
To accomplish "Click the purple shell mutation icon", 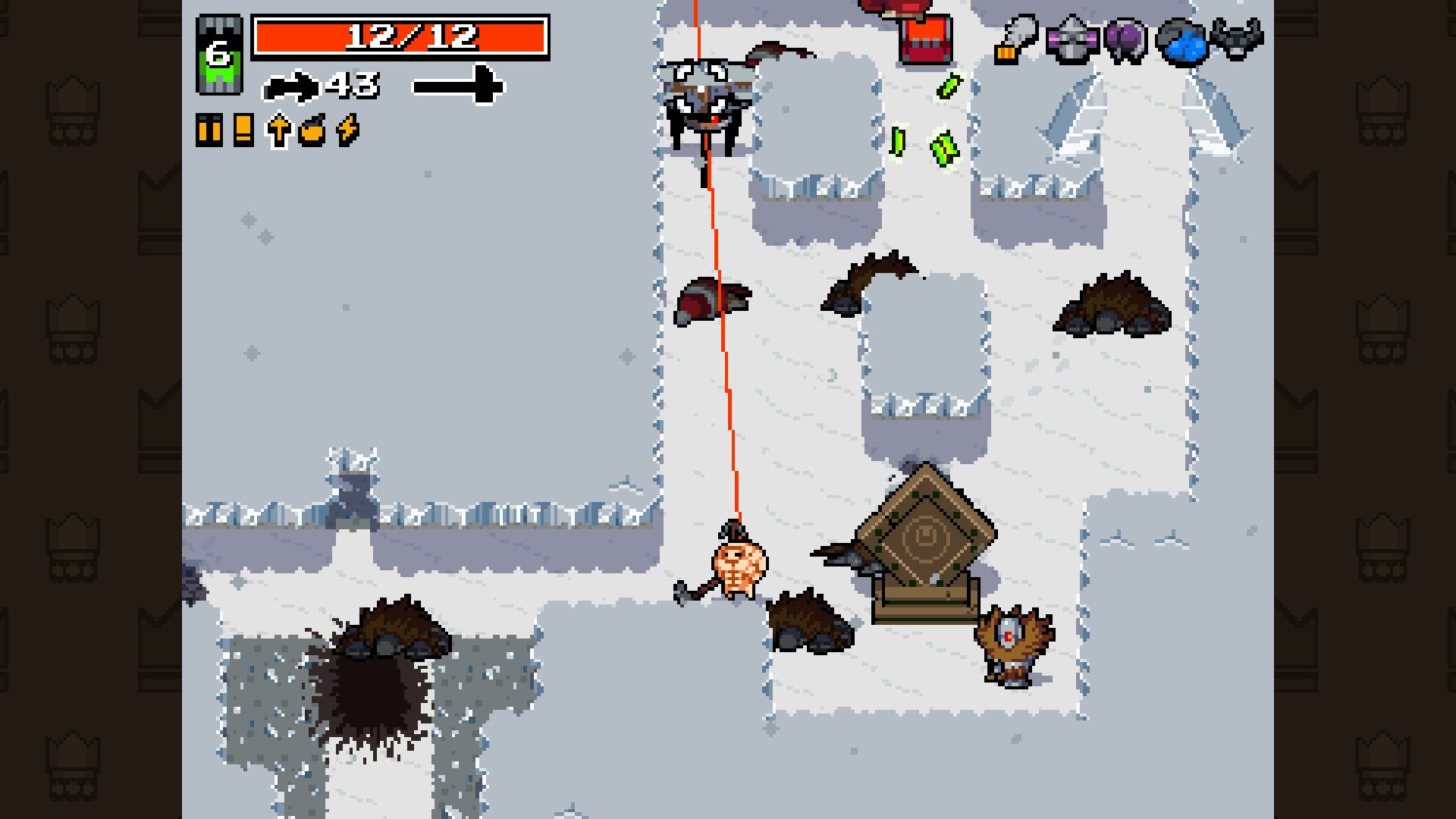I will pyautogui.click(x=1125, y=39).
